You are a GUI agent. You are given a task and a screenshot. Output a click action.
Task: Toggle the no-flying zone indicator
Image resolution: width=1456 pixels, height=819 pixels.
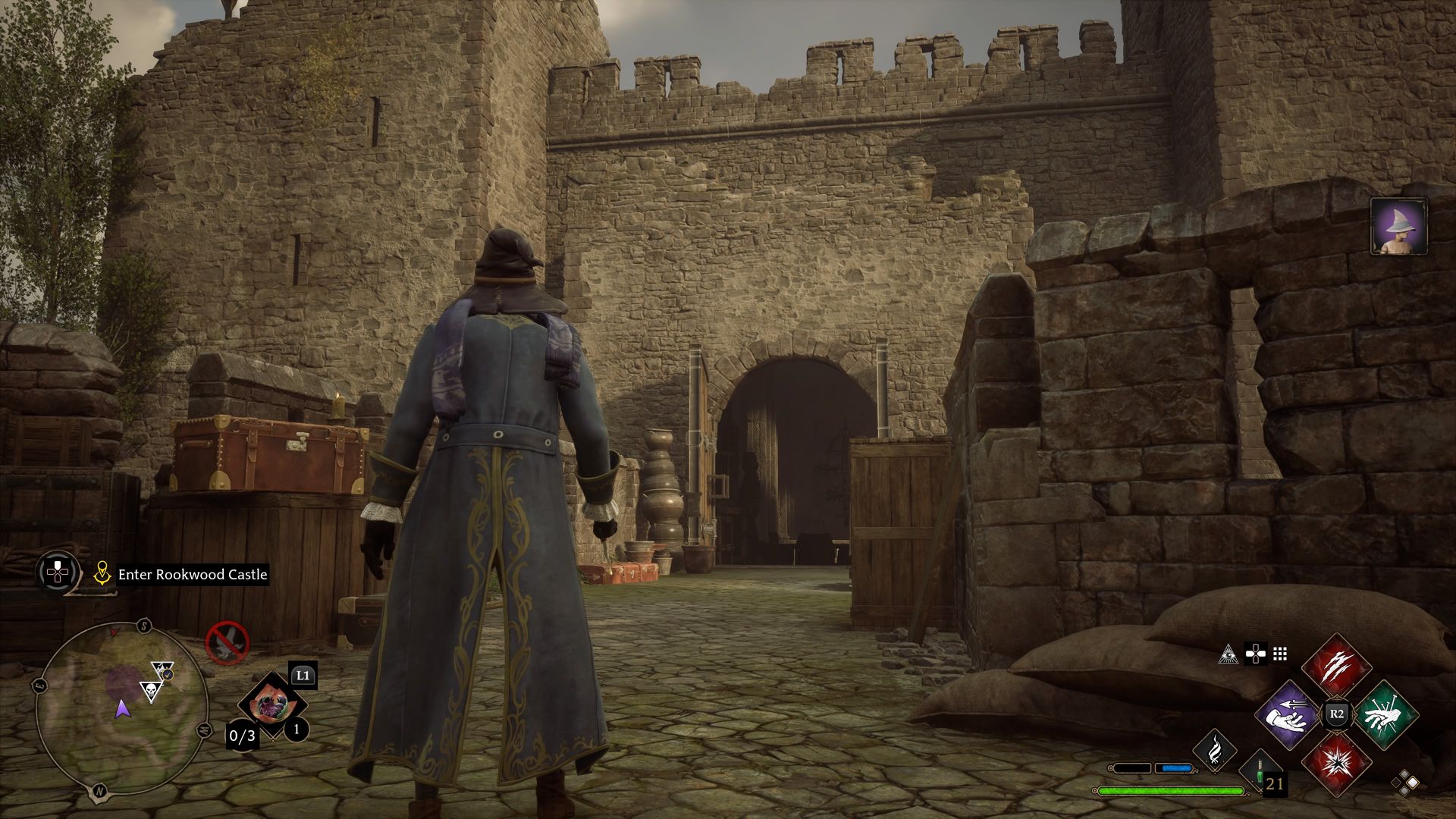click(x=227, y=643)
